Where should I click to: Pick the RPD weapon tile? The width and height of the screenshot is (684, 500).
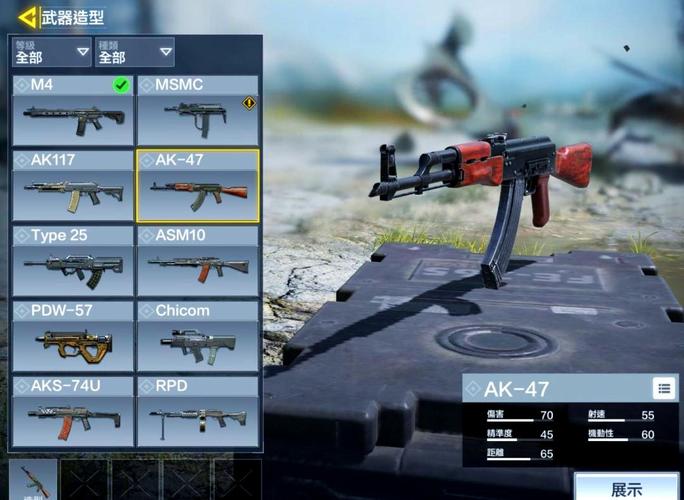[197, 411]
